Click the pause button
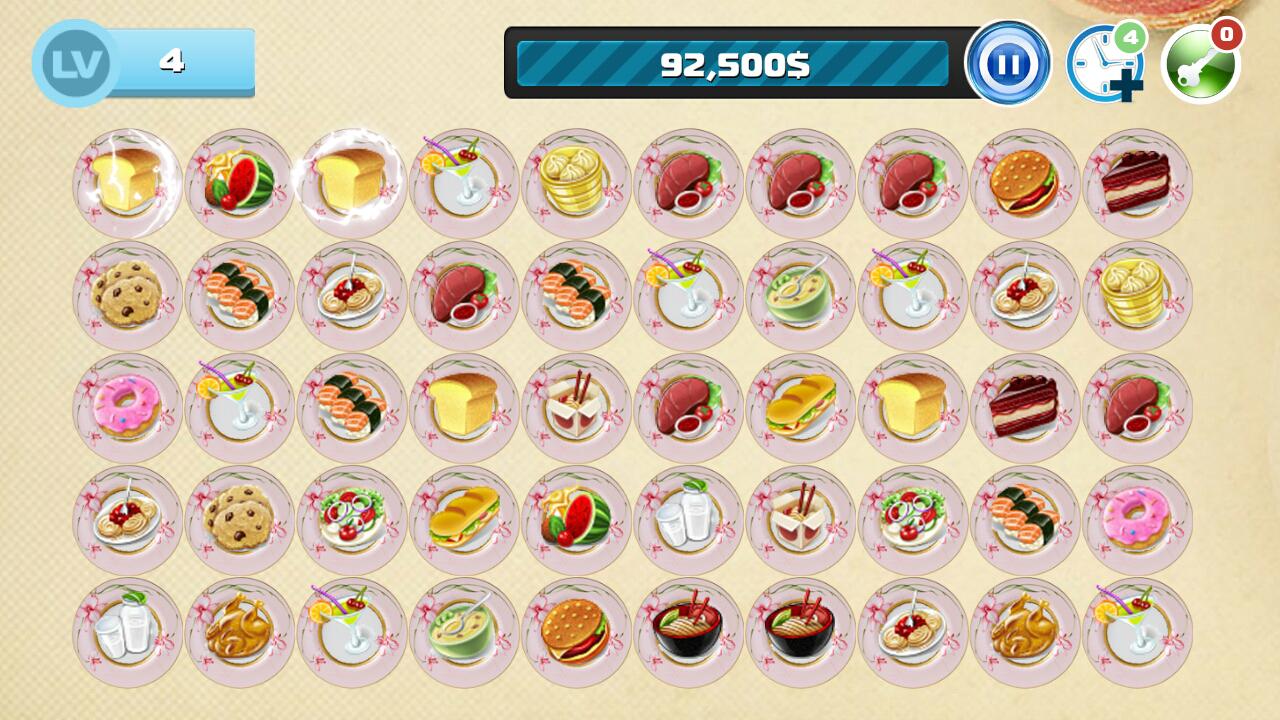Screen dimensions: 1280x720 (1010, 63)
